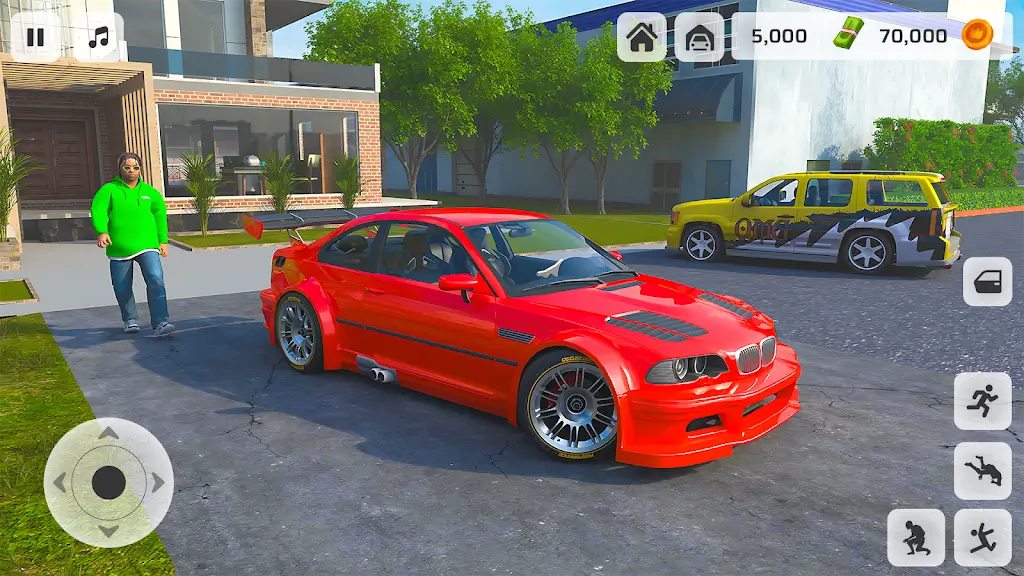Open the home menu

point(641,37)
